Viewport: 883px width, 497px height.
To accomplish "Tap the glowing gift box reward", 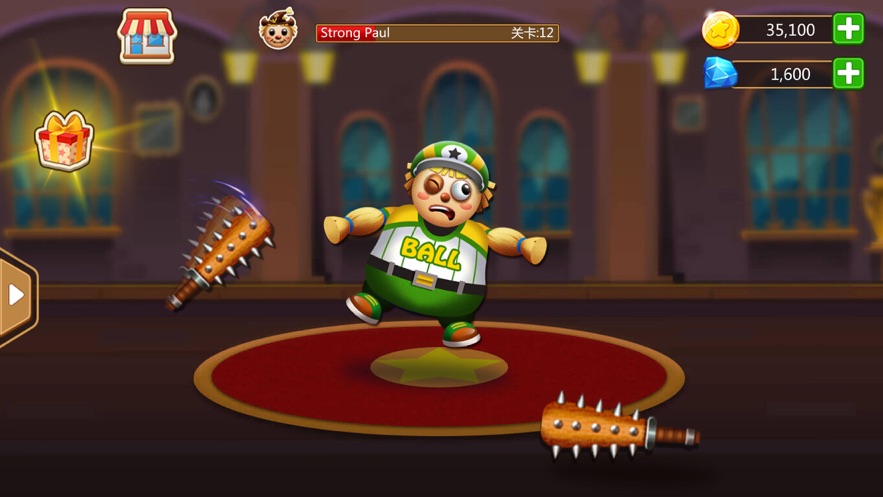I will (x=64, y=141).
